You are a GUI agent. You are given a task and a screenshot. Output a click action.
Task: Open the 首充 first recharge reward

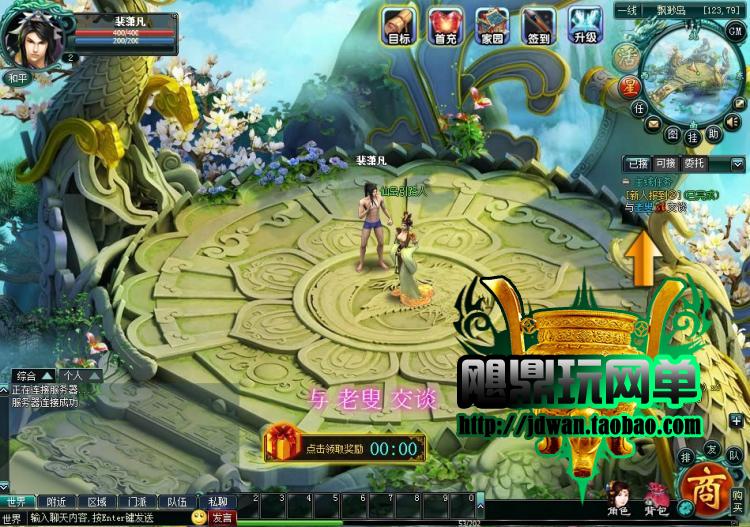click(445, 25)
